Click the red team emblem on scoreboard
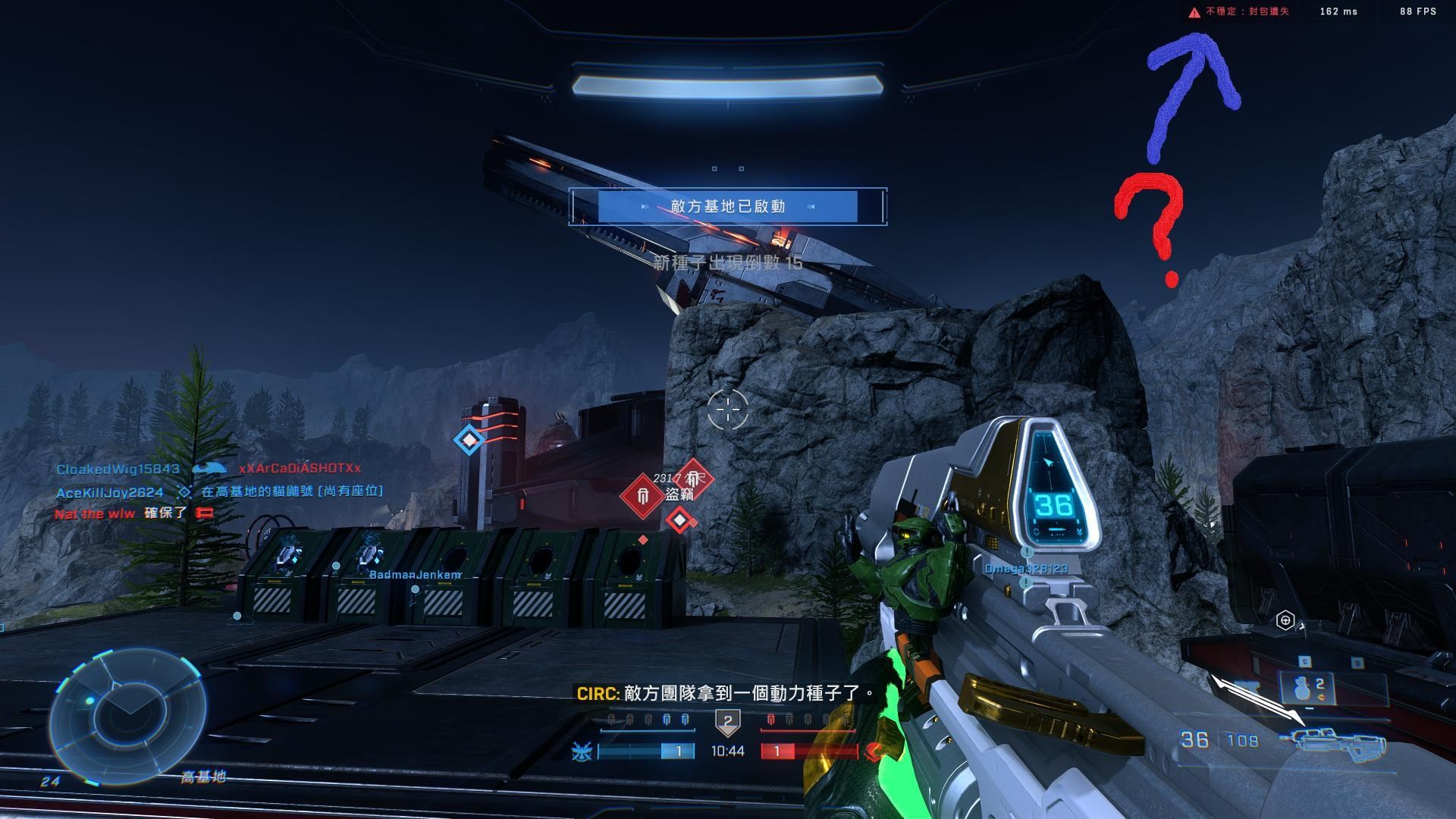The height and width of the screenshot is (819, 1456). (874, 752)
